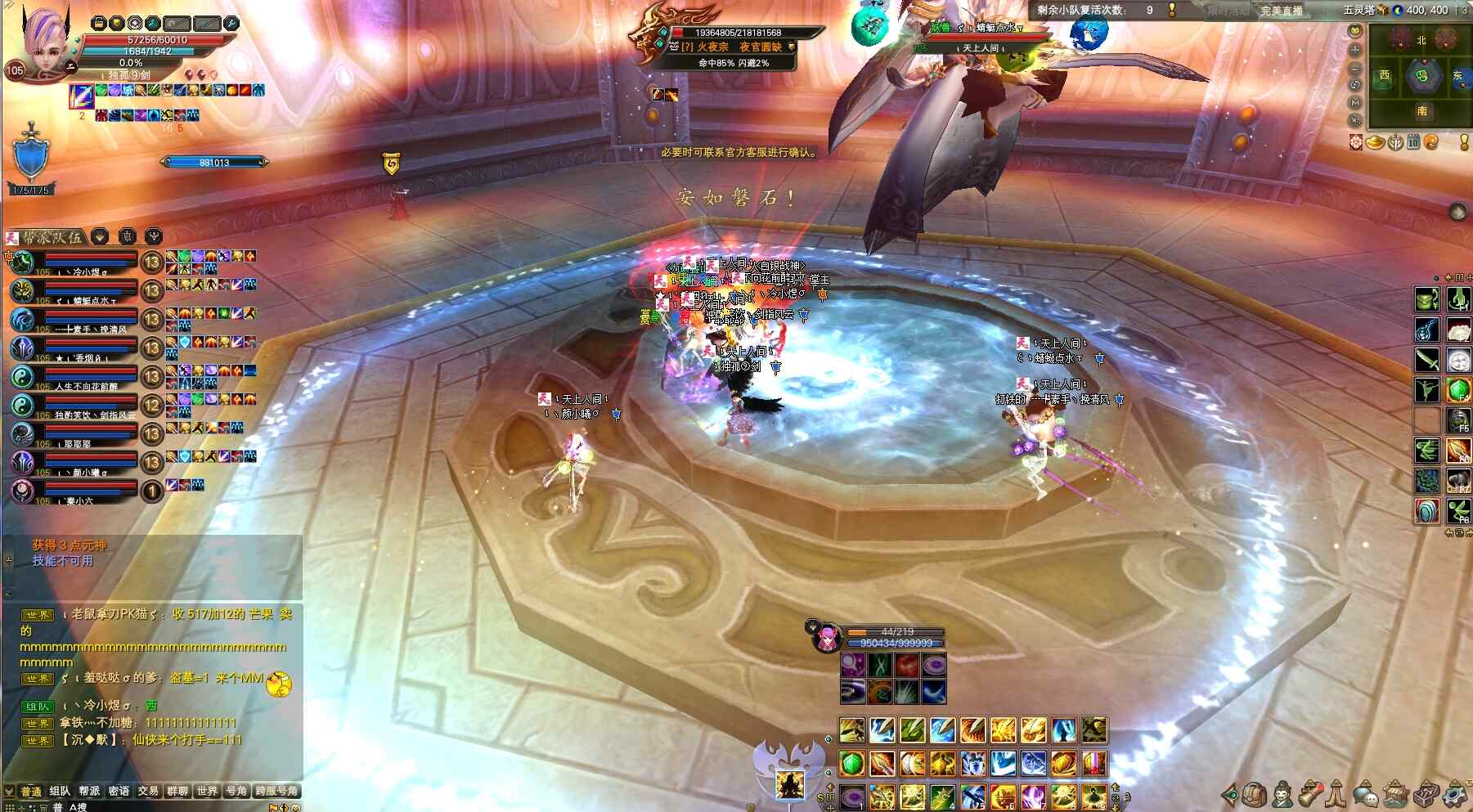Open the 完美直播 live stream button
Screen dimensions: 1473x812
coord(1281,11)
